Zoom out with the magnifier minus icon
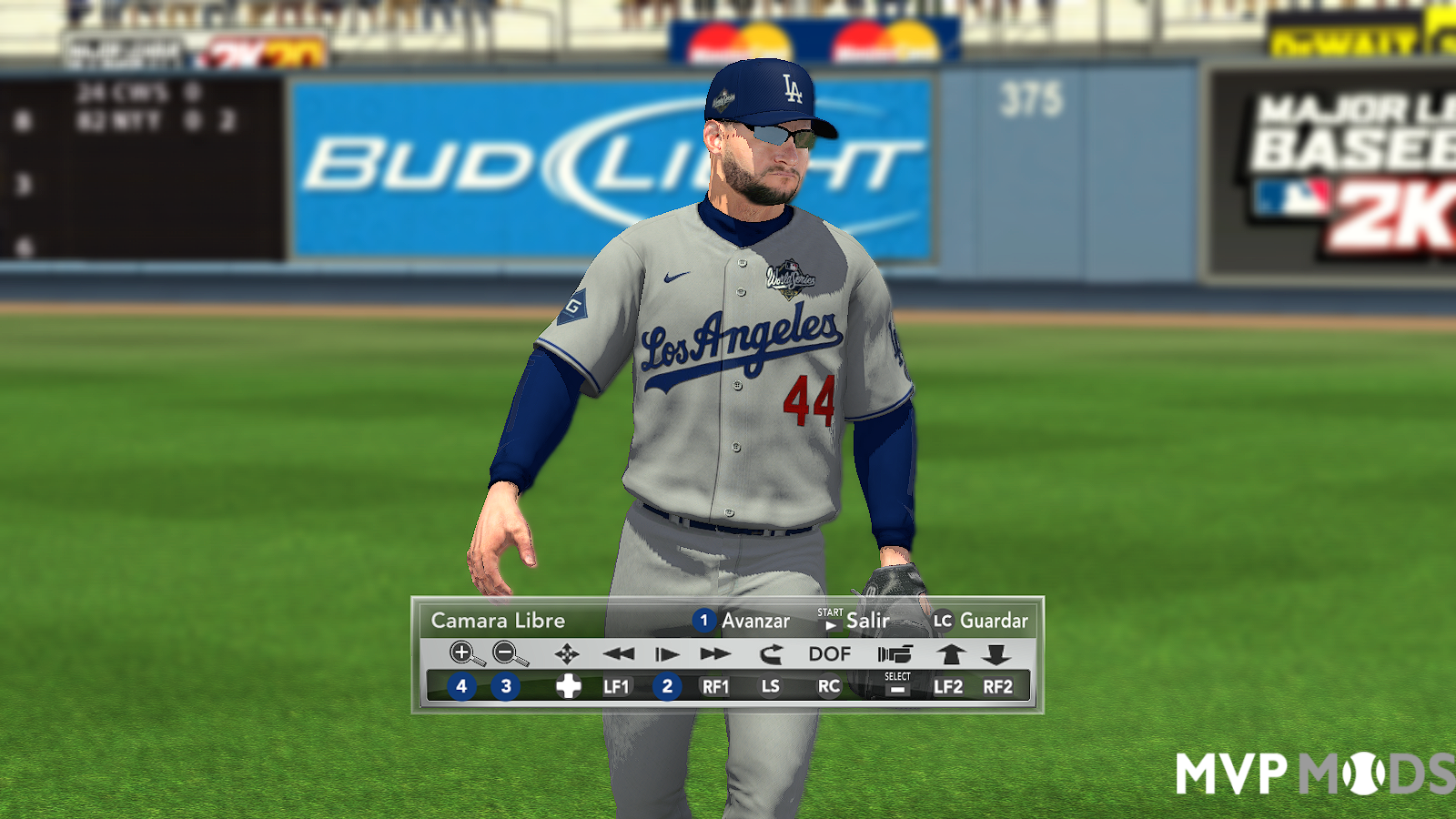 pyautogui.click(x=509, y=653)
